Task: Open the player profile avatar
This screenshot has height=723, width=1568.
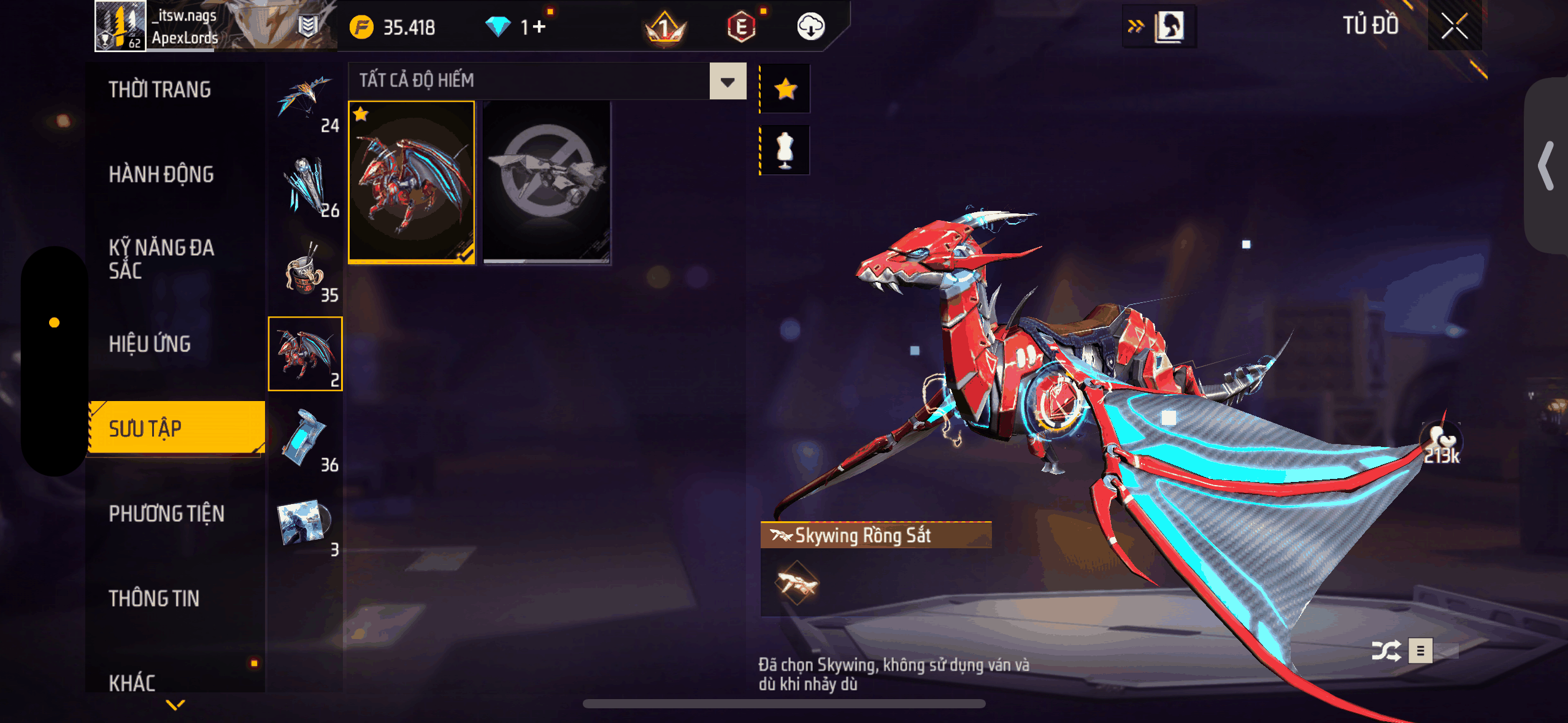Action: tap(120, 26)
